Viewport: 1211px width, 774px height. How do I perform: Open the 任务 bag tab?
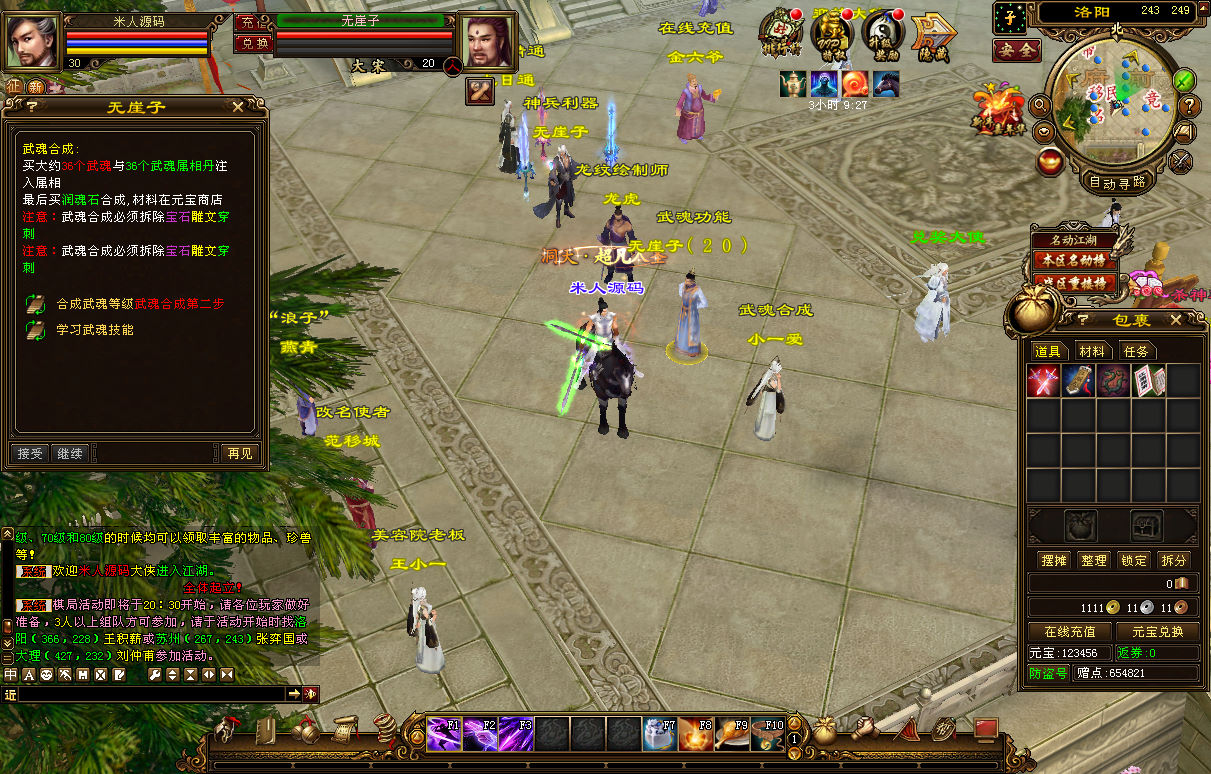[x=1136, y=351]
